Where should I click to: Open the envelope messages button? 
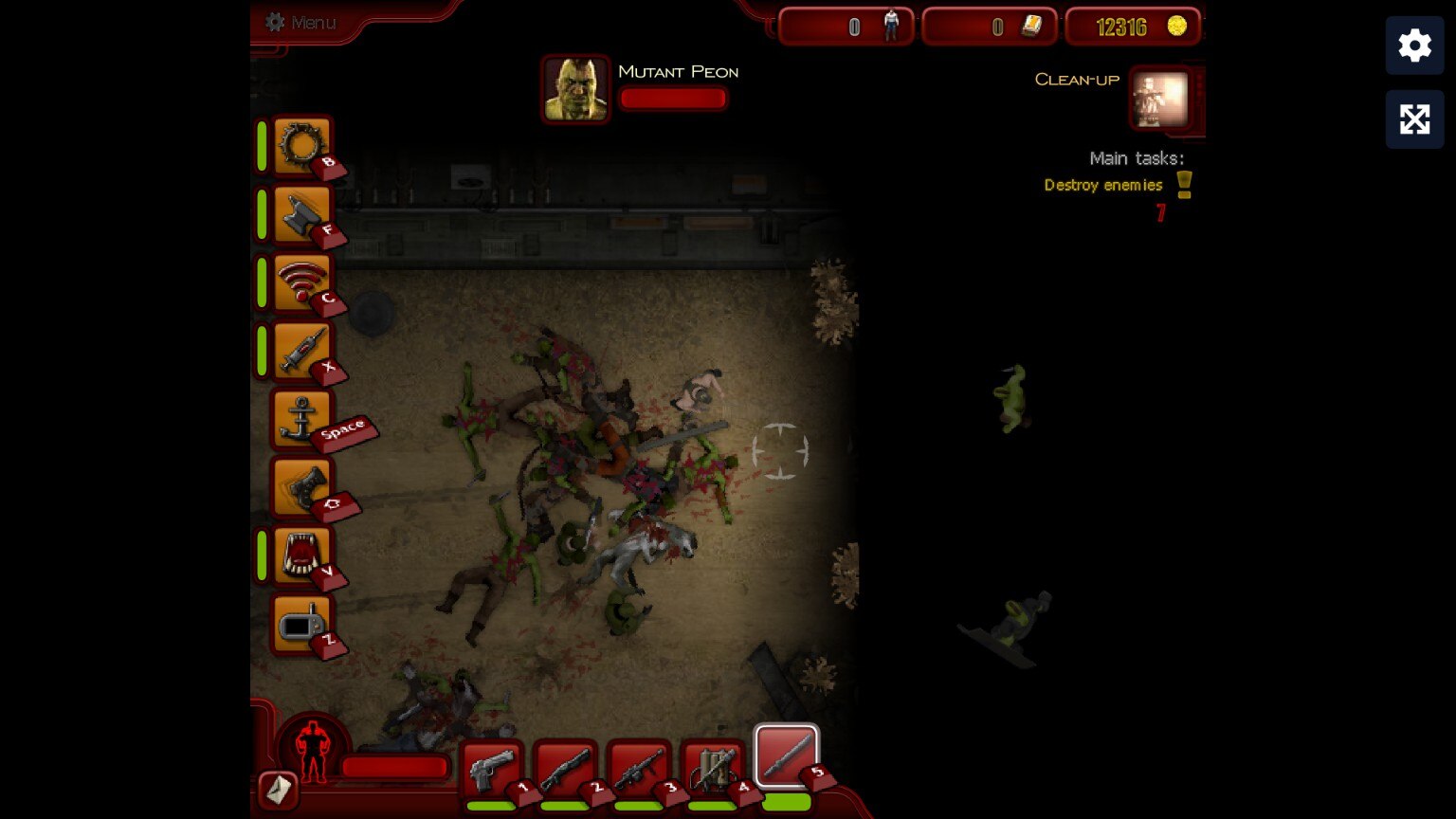coord(278,790)
